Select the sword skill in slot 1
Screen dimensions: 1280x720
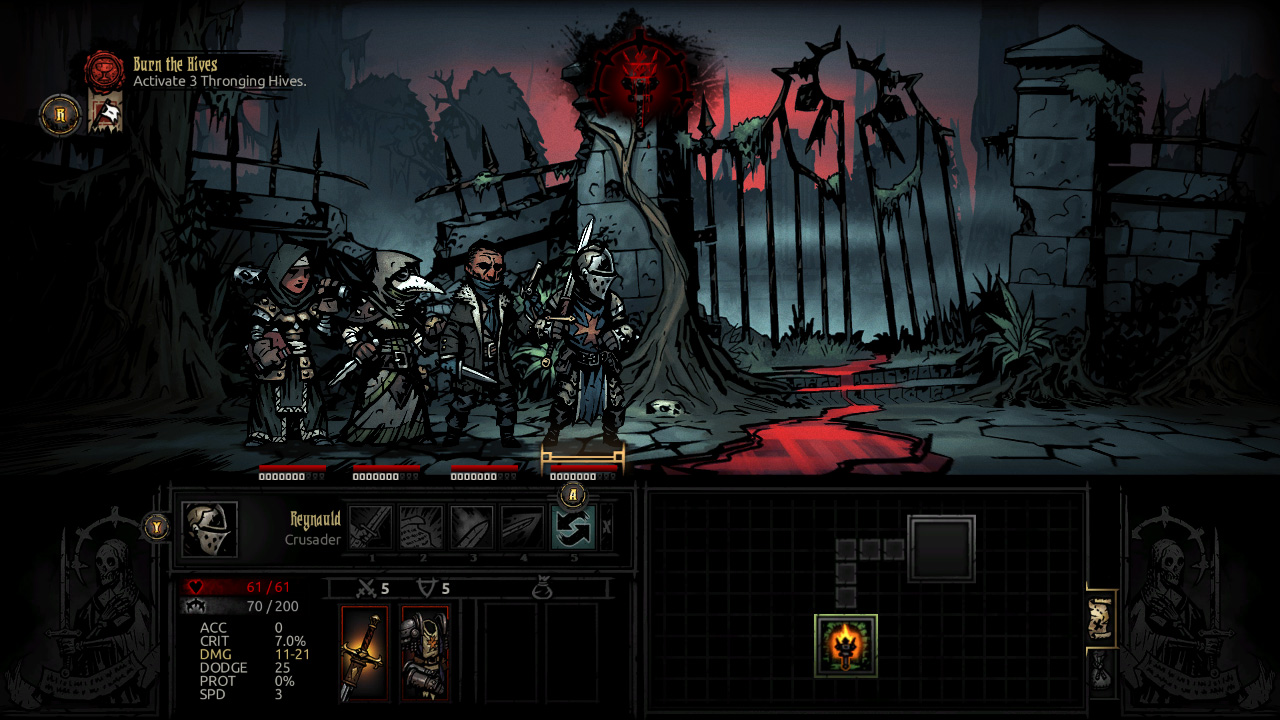pos(372,526)
